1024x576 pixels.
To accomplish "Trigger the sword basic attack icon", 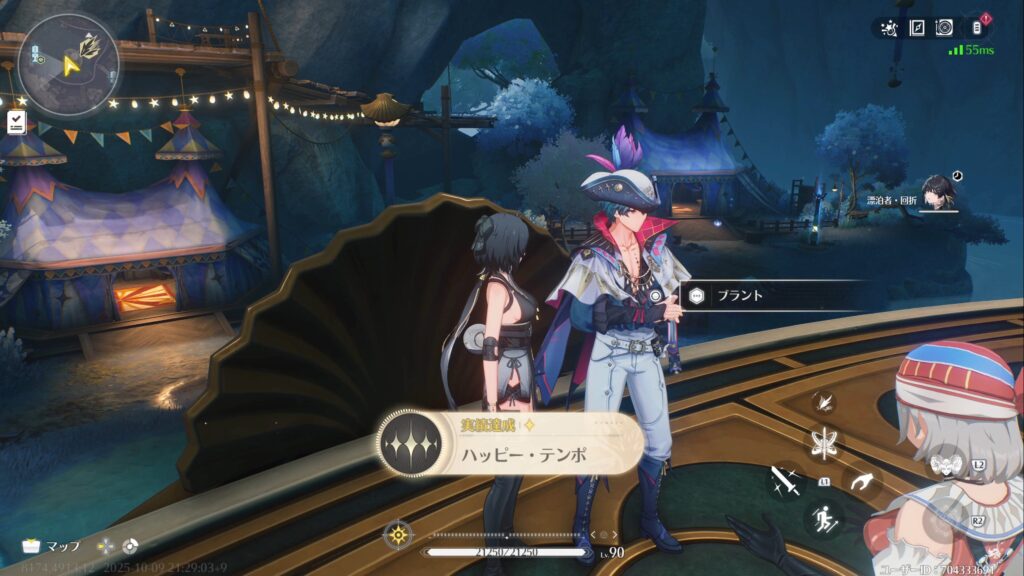I will 785,482.
